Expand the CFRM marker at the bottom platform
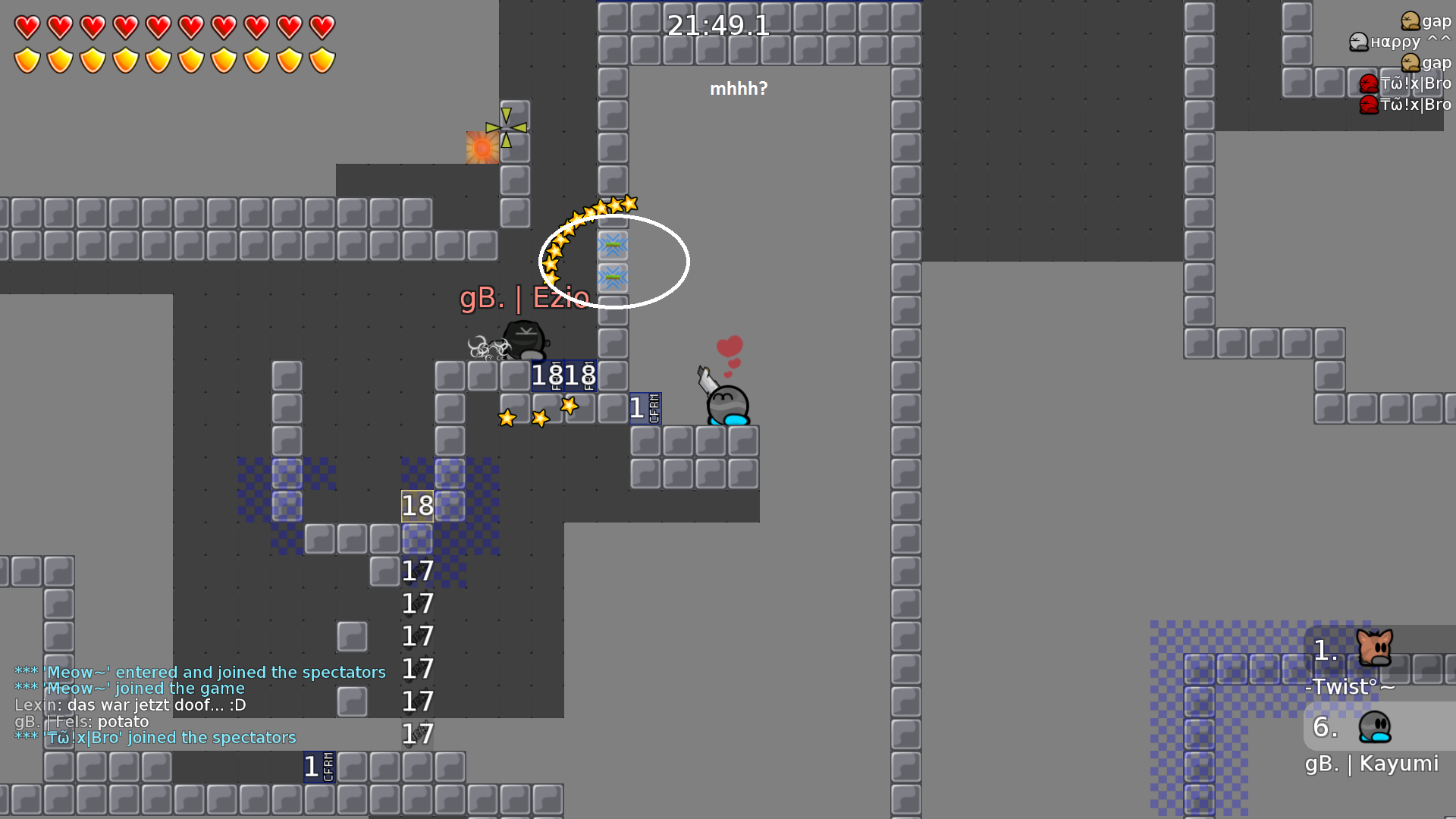The height and width of the screenshot is (819, 1456). pyautogui.click(x=318, y=767)
